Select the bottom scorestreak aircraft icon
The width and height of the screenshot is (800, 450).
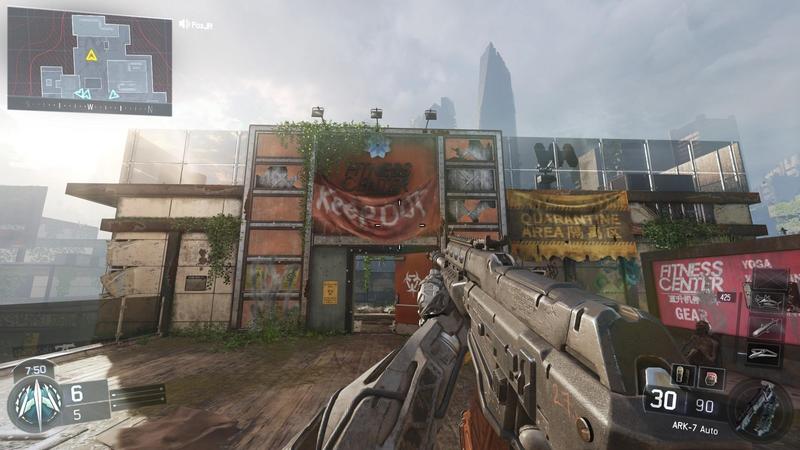point(764,353)
